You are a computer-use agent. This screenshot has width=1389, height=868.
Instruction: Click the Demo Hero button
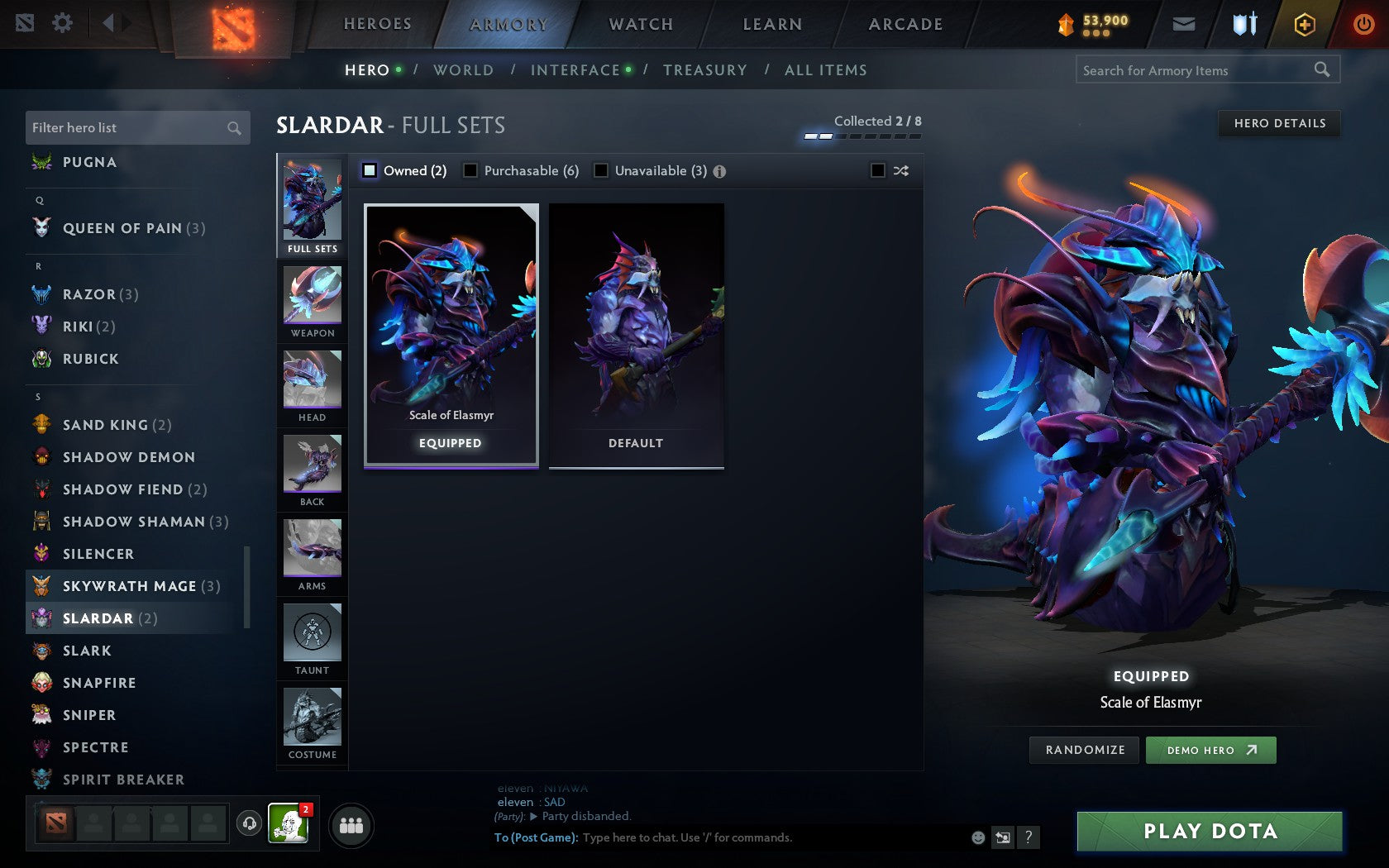click(x=1210, y=750)
